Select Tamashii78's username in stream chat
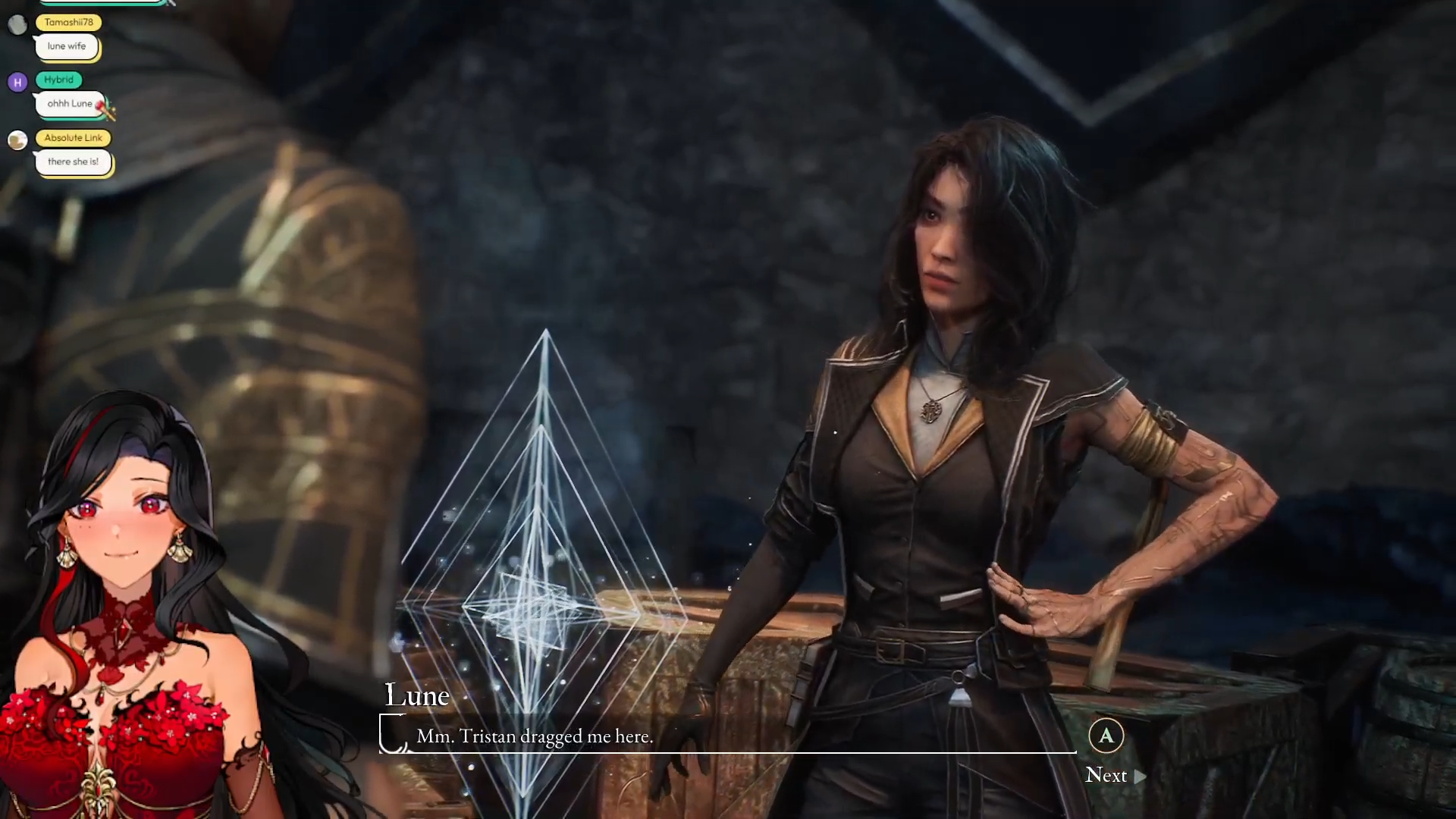This screenshot has height=819, width=1456. point(68,22)
